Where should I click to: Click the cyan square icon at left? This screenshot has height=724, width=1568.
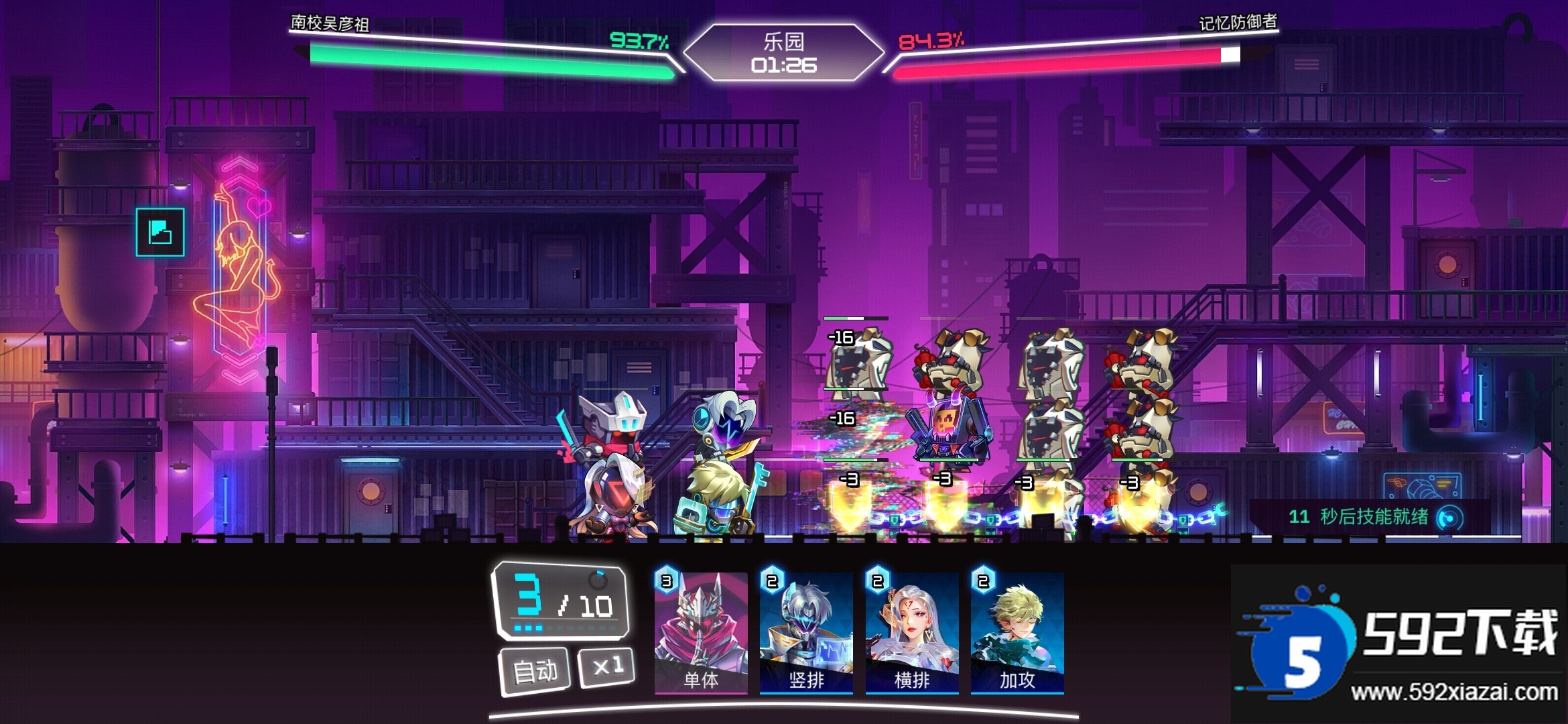coord(160,232)
